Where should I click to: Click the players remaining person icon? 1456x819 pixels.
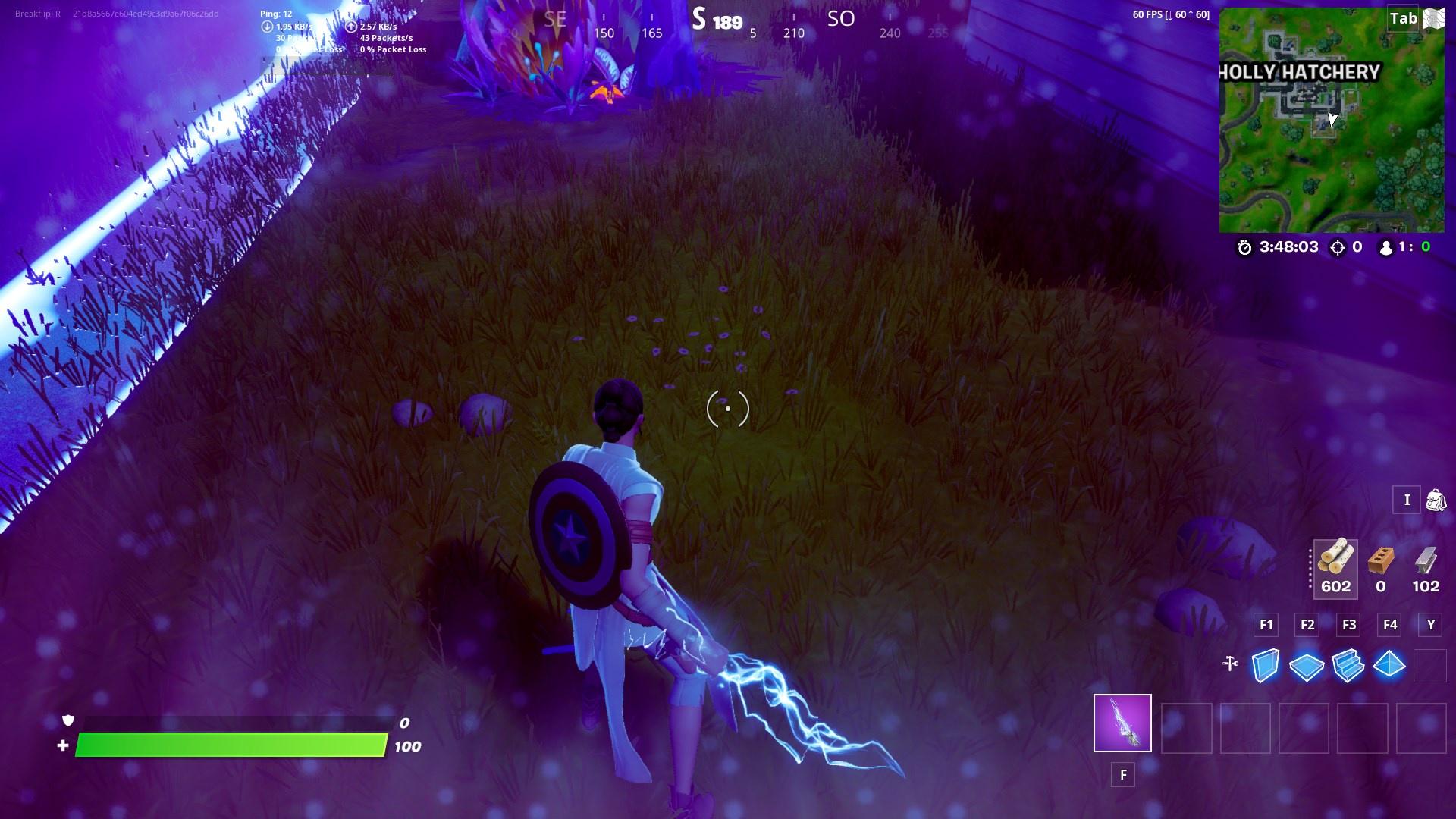point(1386,246)
